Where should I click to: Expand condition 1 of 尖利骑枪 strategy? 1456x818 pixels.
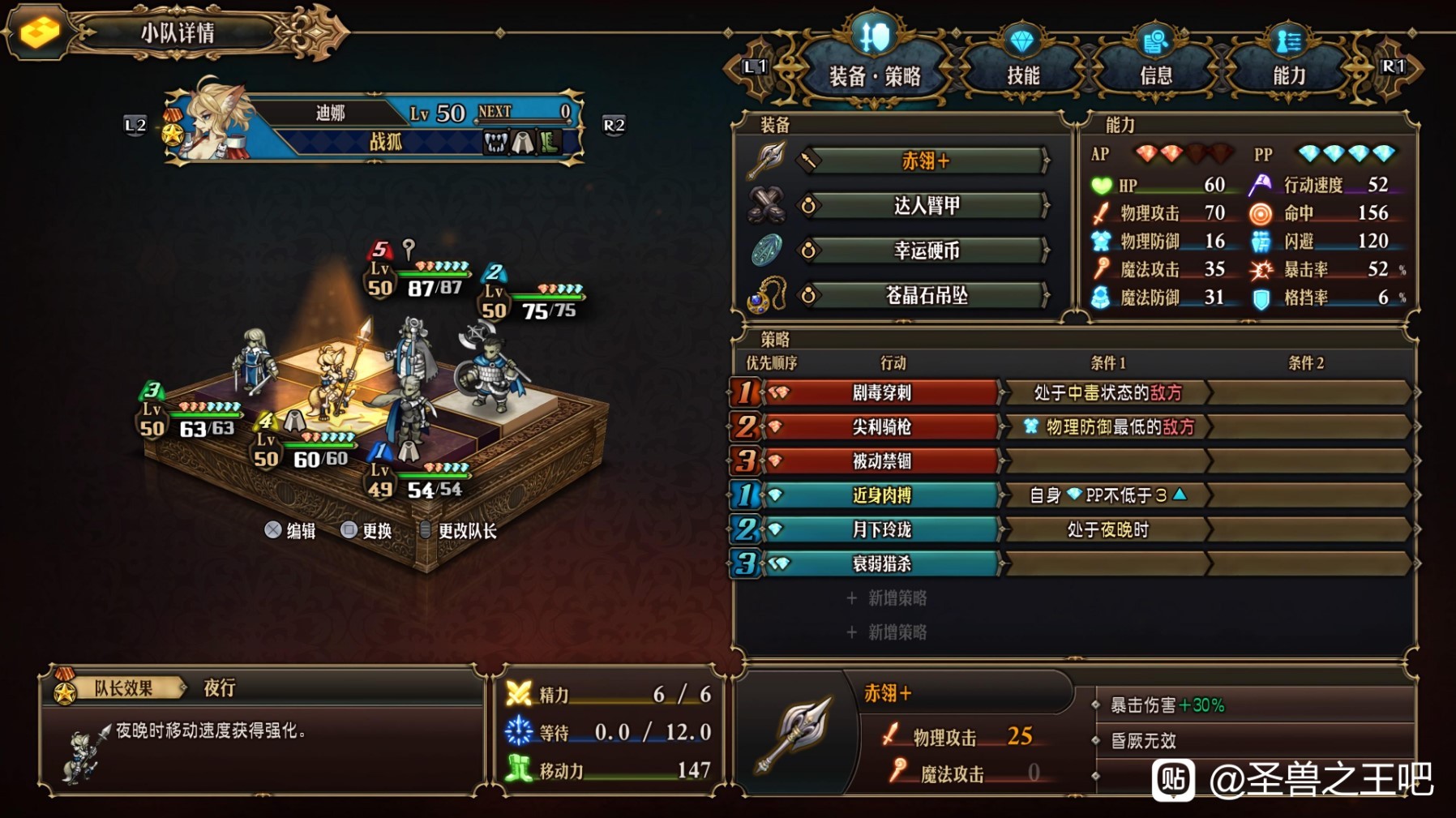point(1111,428)
